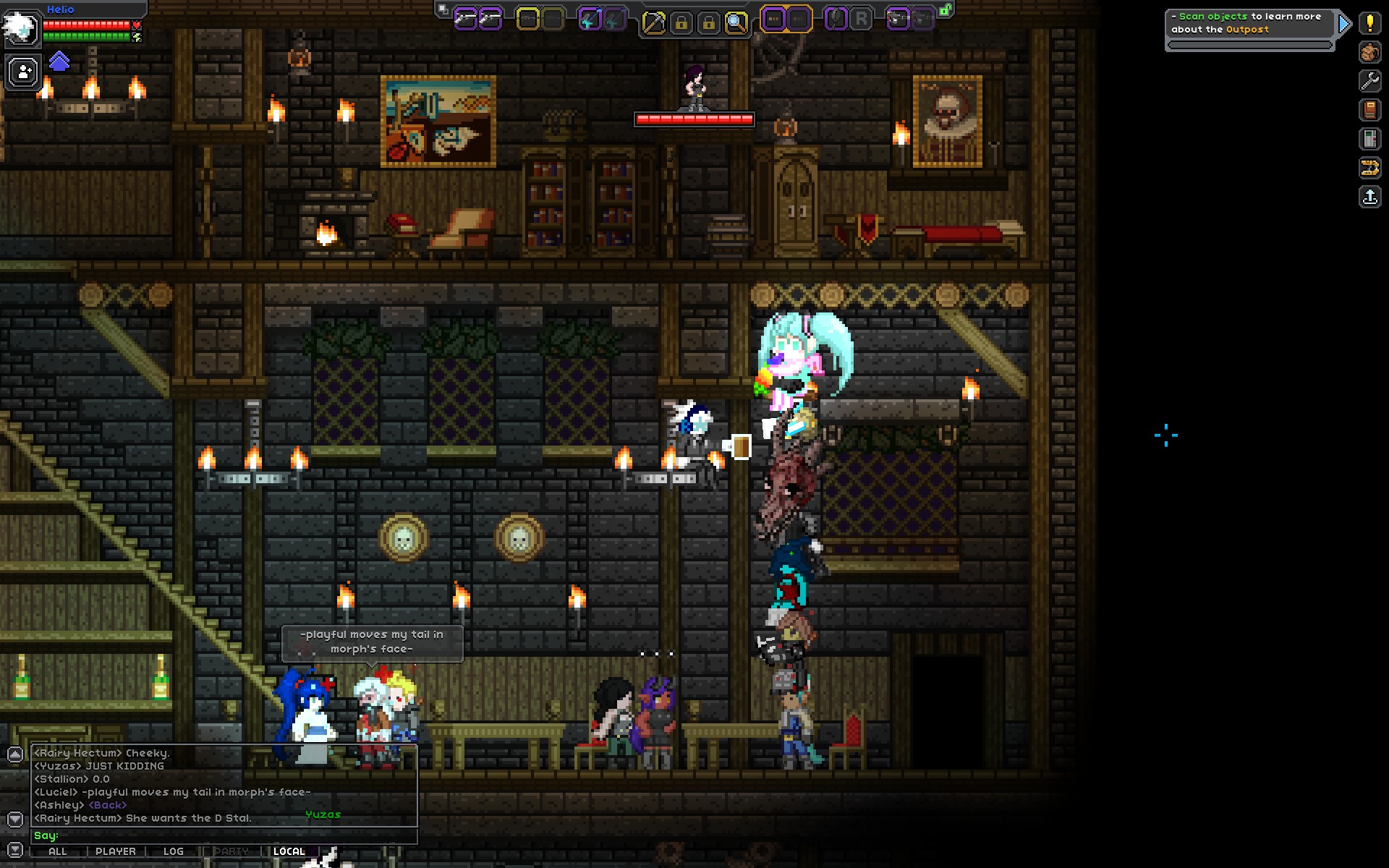Click the green link indicator near the hotbar

click(946, 11)
